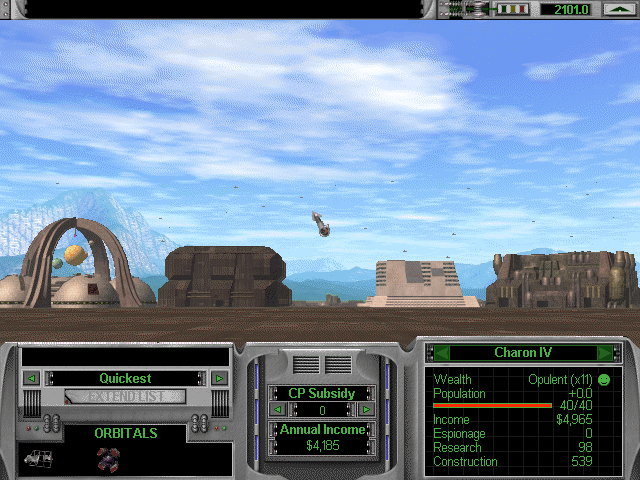Select next build strategy after Quickest
640x480 pixels.
pyautogui.click(x=219, y=378)
